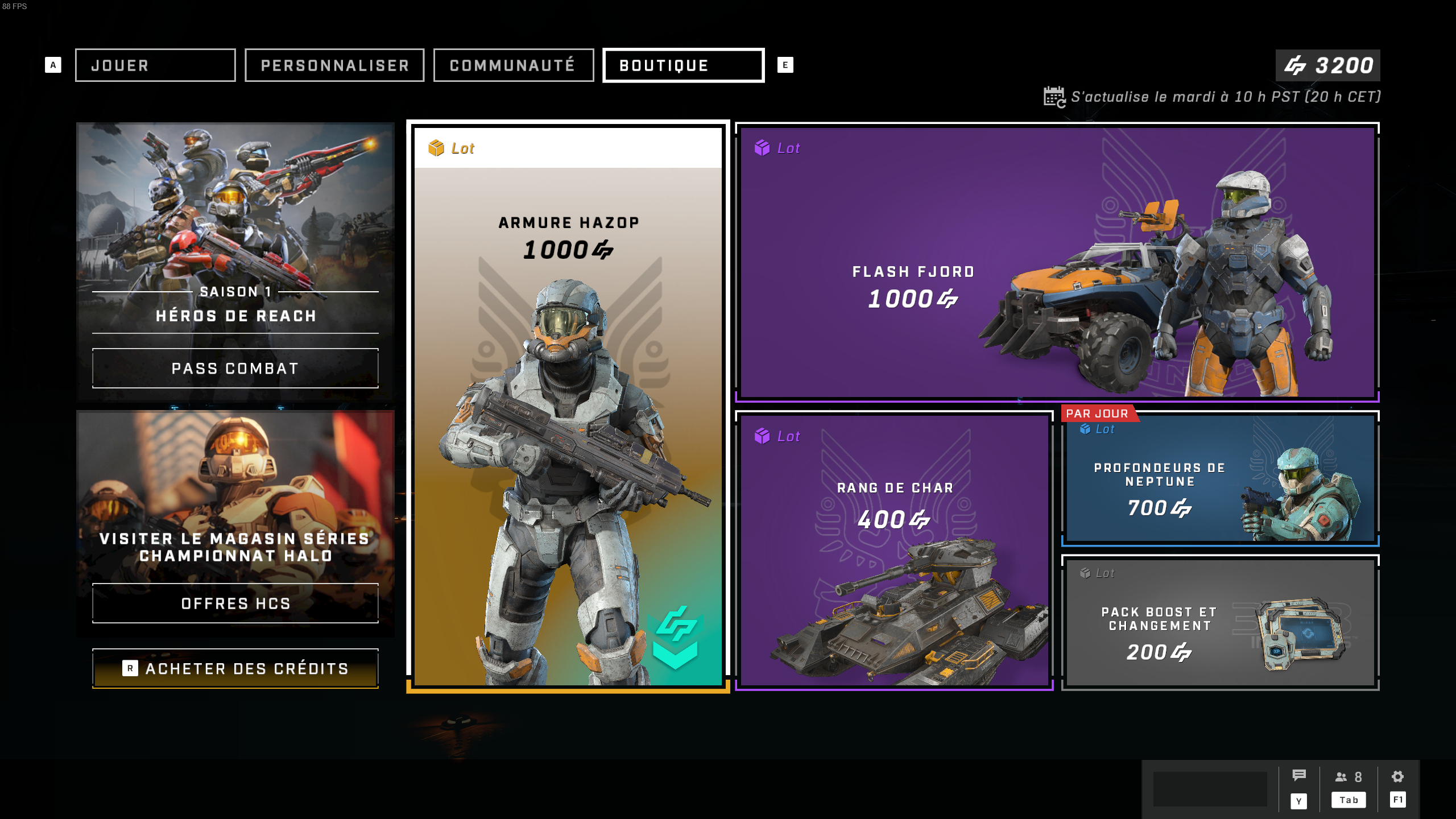View the Offres HCS store

(x=235, y=603)
